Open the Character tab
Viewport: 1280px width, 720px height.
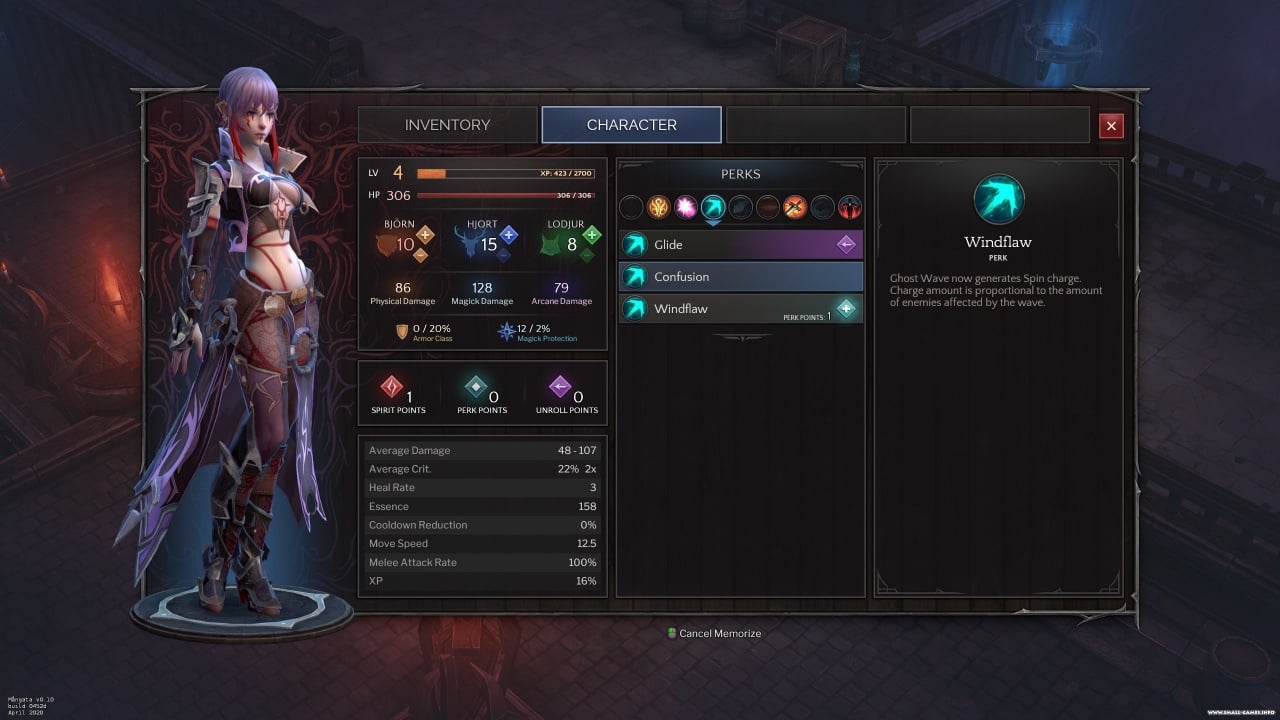[x=631, y=125]
